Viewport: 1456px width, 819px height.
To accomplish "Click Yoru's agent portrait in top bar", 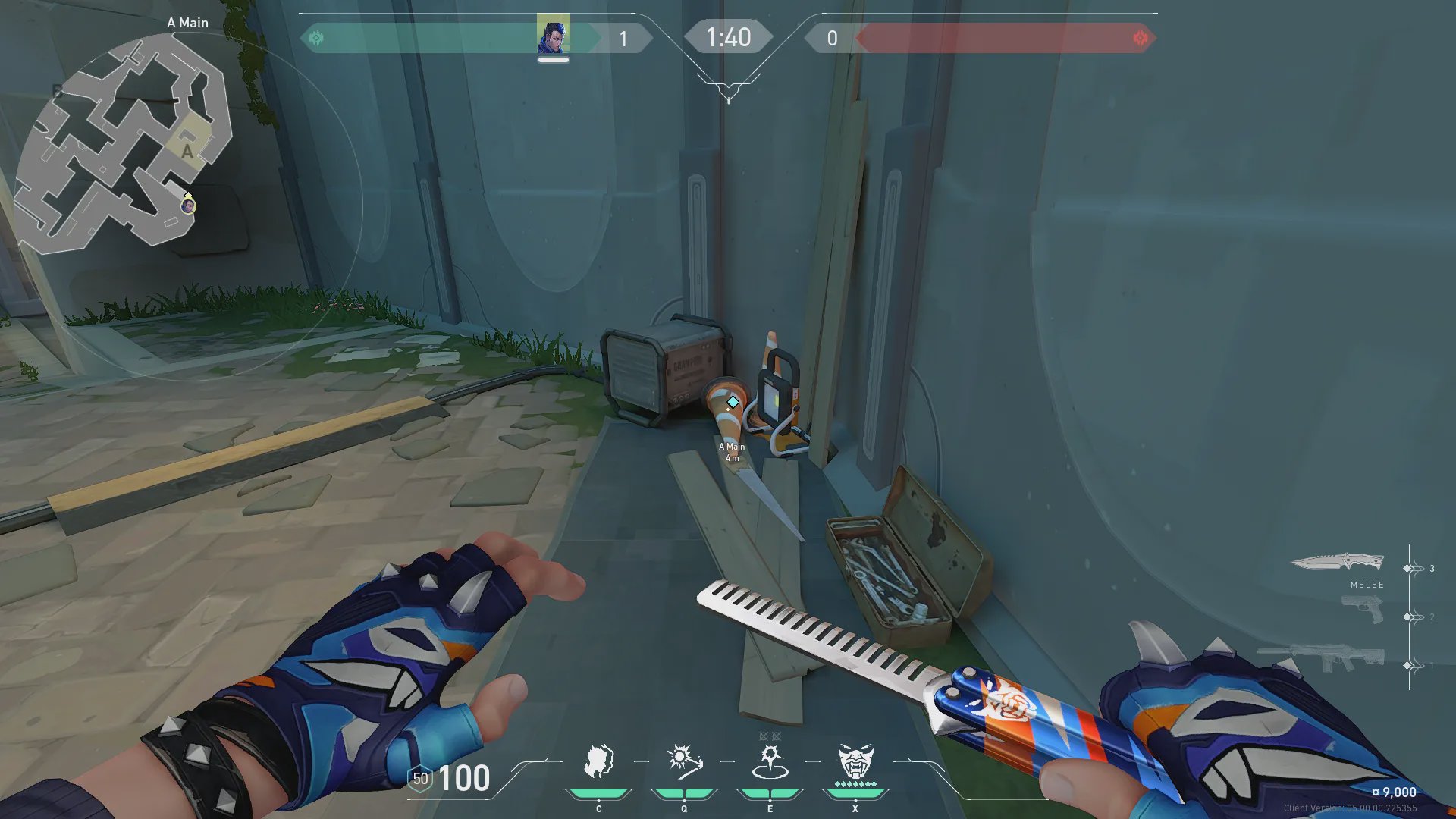I will [x=553, y=34].
